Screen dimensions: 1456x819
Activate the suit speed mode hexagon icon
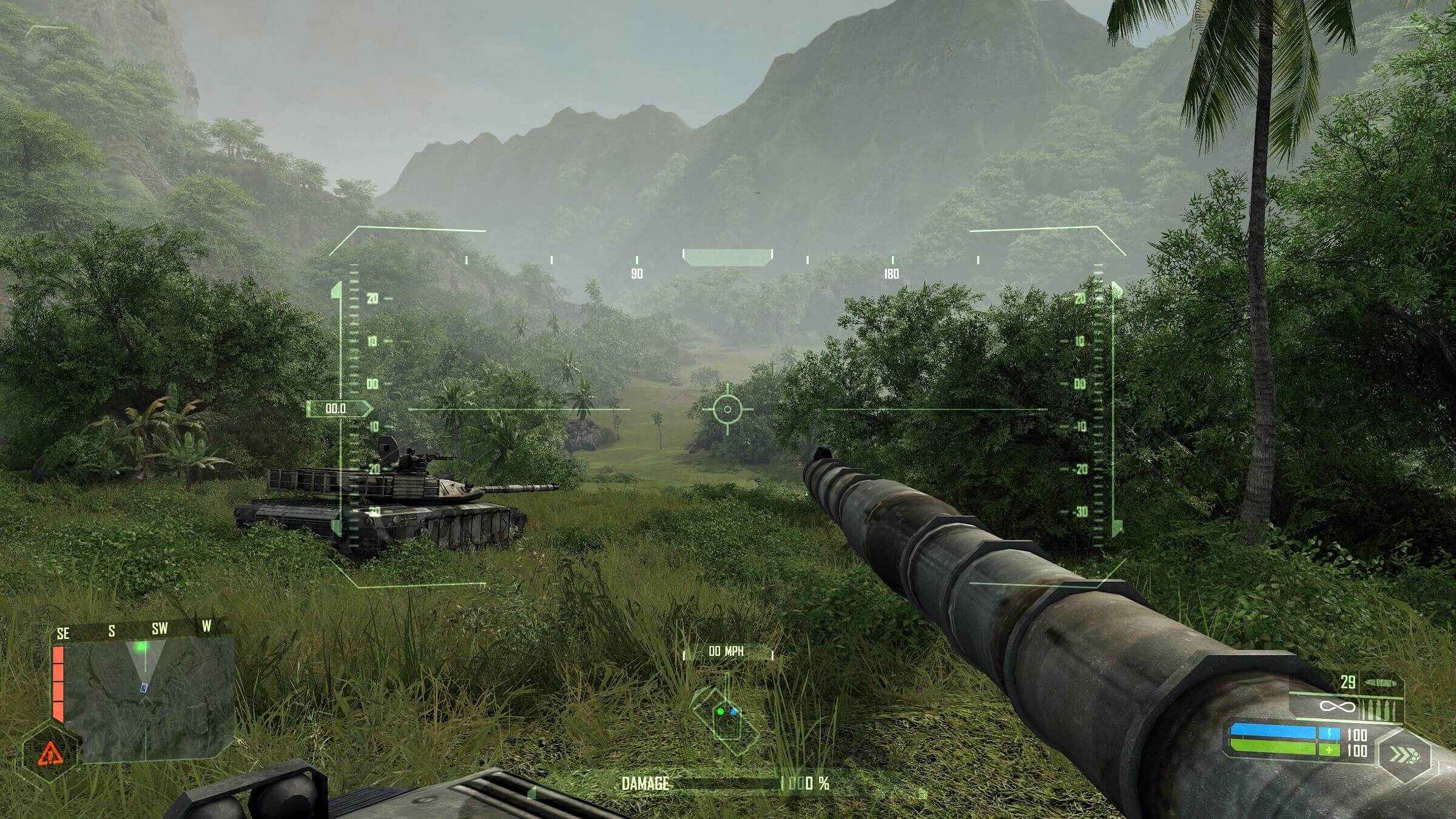1404,755
